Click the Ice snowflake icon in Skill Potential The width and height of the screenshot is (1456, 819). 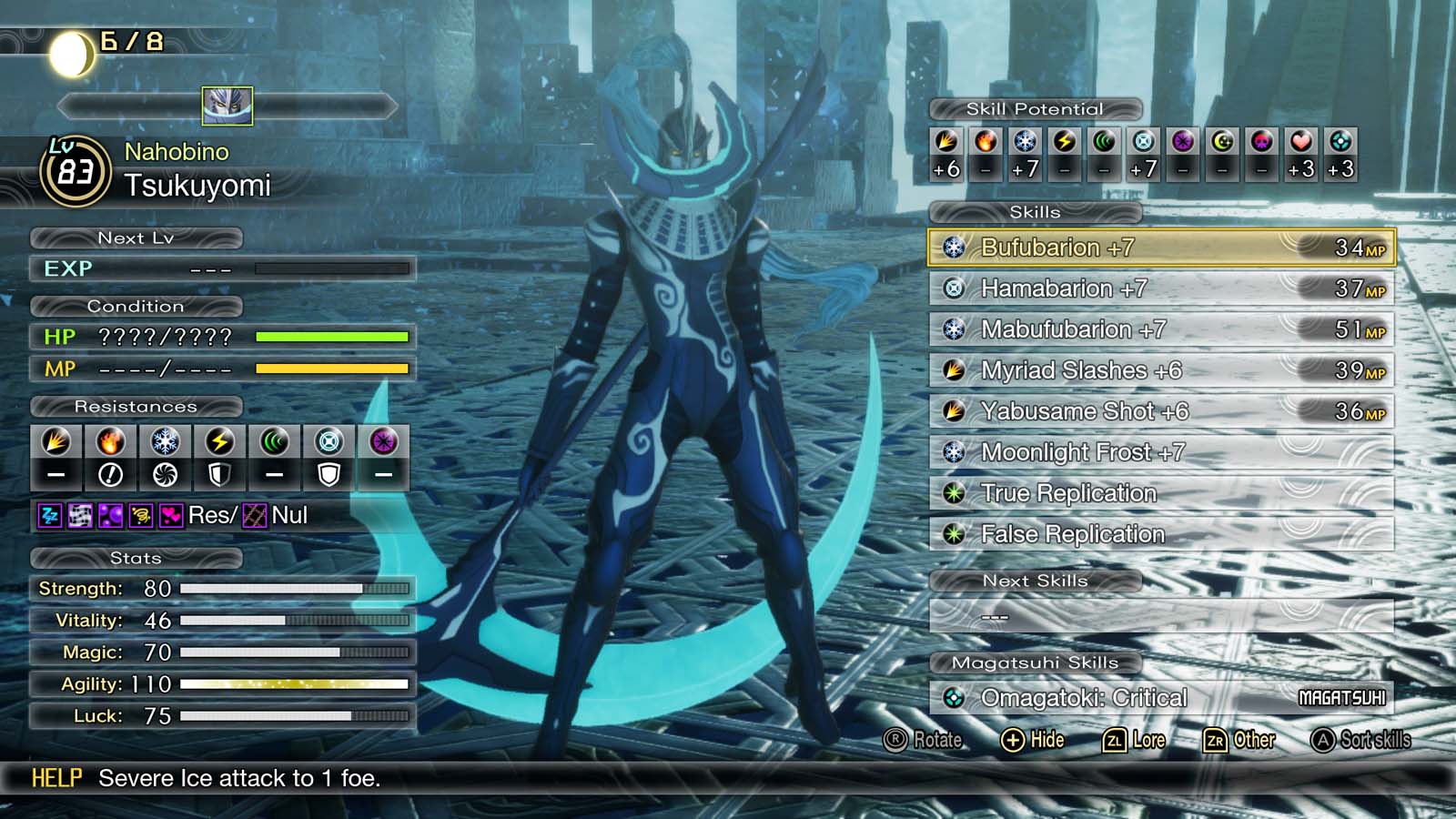tap(1025, 143)
